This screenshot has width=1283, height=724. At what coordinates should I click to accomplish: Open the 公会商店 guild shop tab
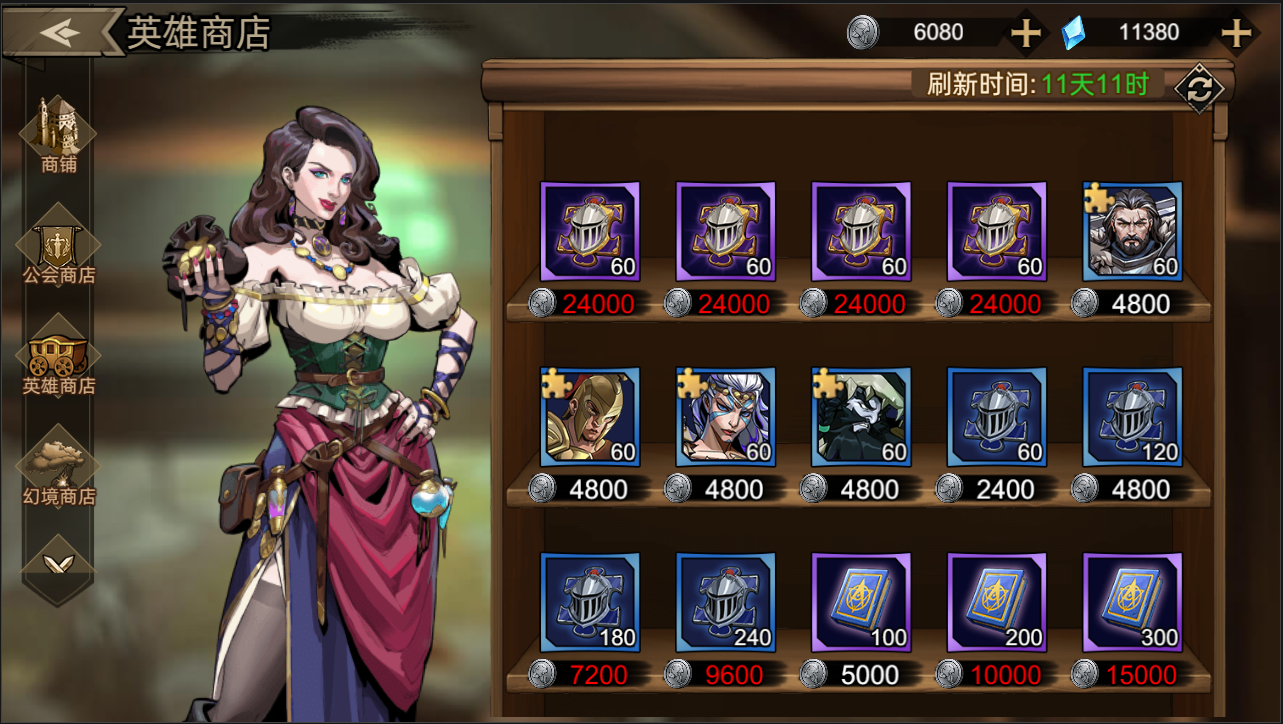[59, 247]
